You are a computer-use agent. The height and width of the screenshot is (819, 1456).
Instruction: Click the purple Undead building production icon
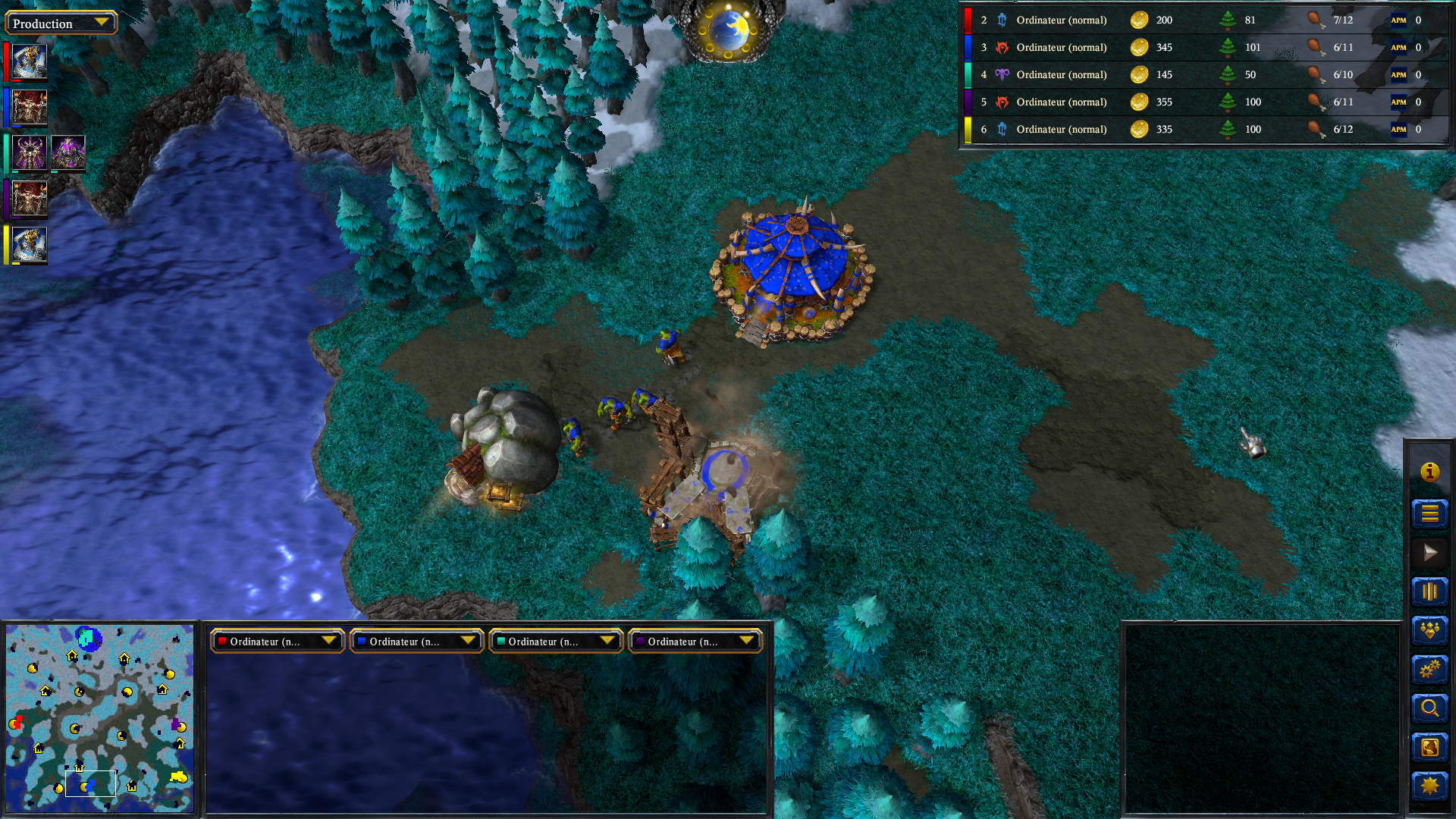pos(68,153)
